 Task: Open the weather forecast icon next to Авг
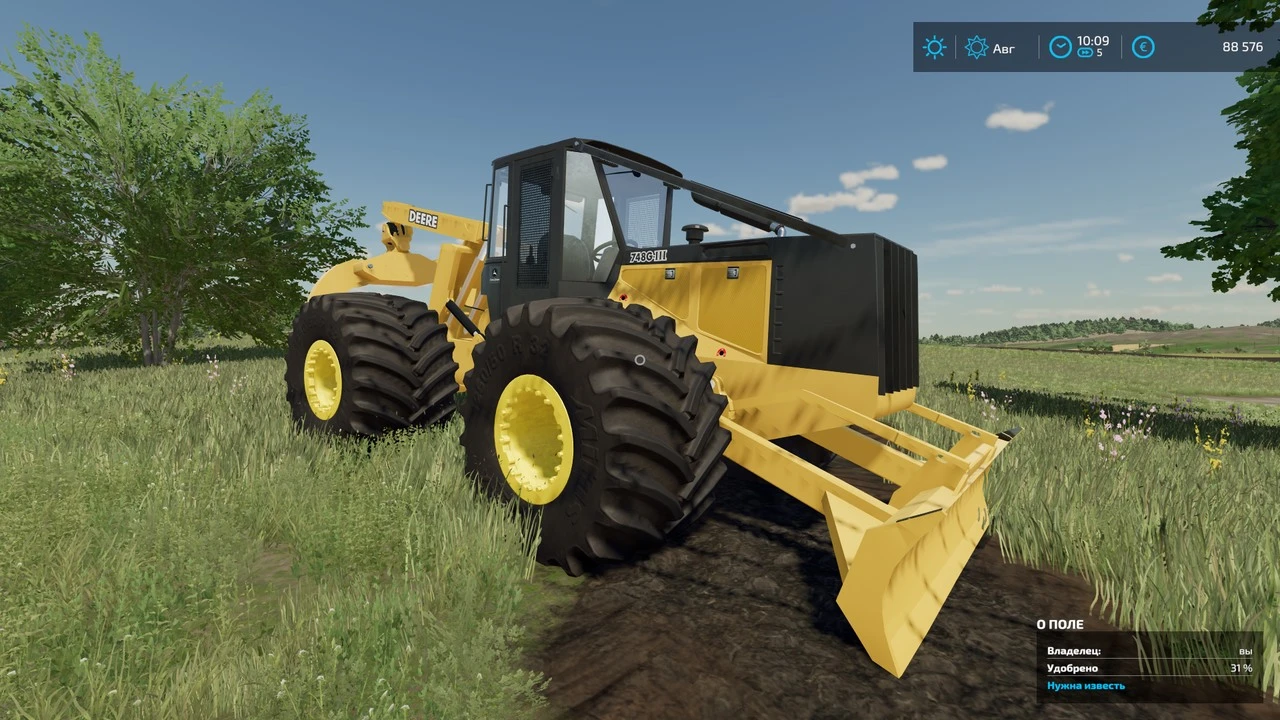(977, 47)
